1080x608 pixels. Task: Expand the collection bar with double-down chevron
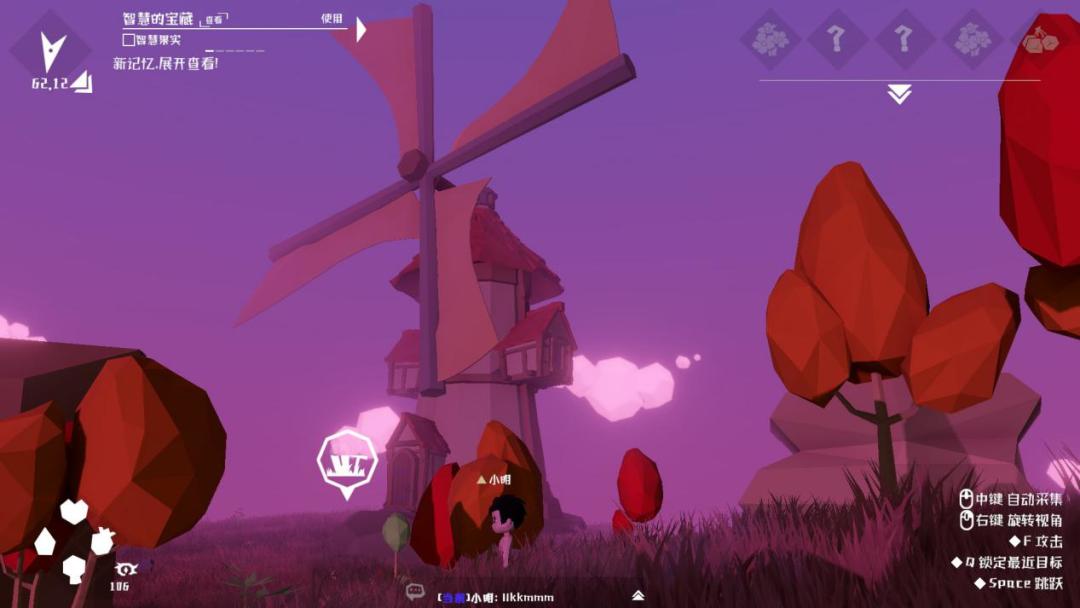point(899,94)
